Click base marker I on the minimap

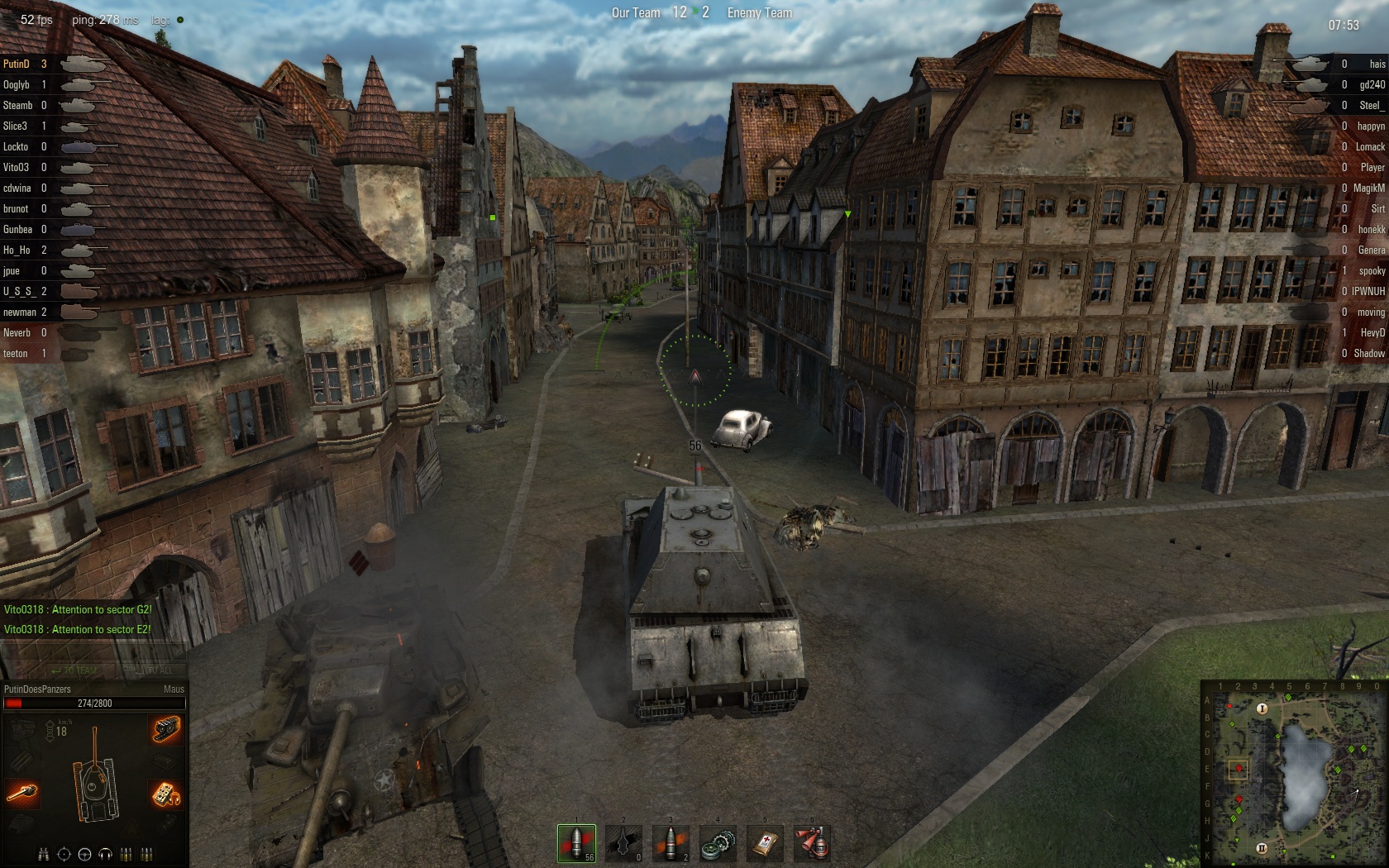(1262, 708)
